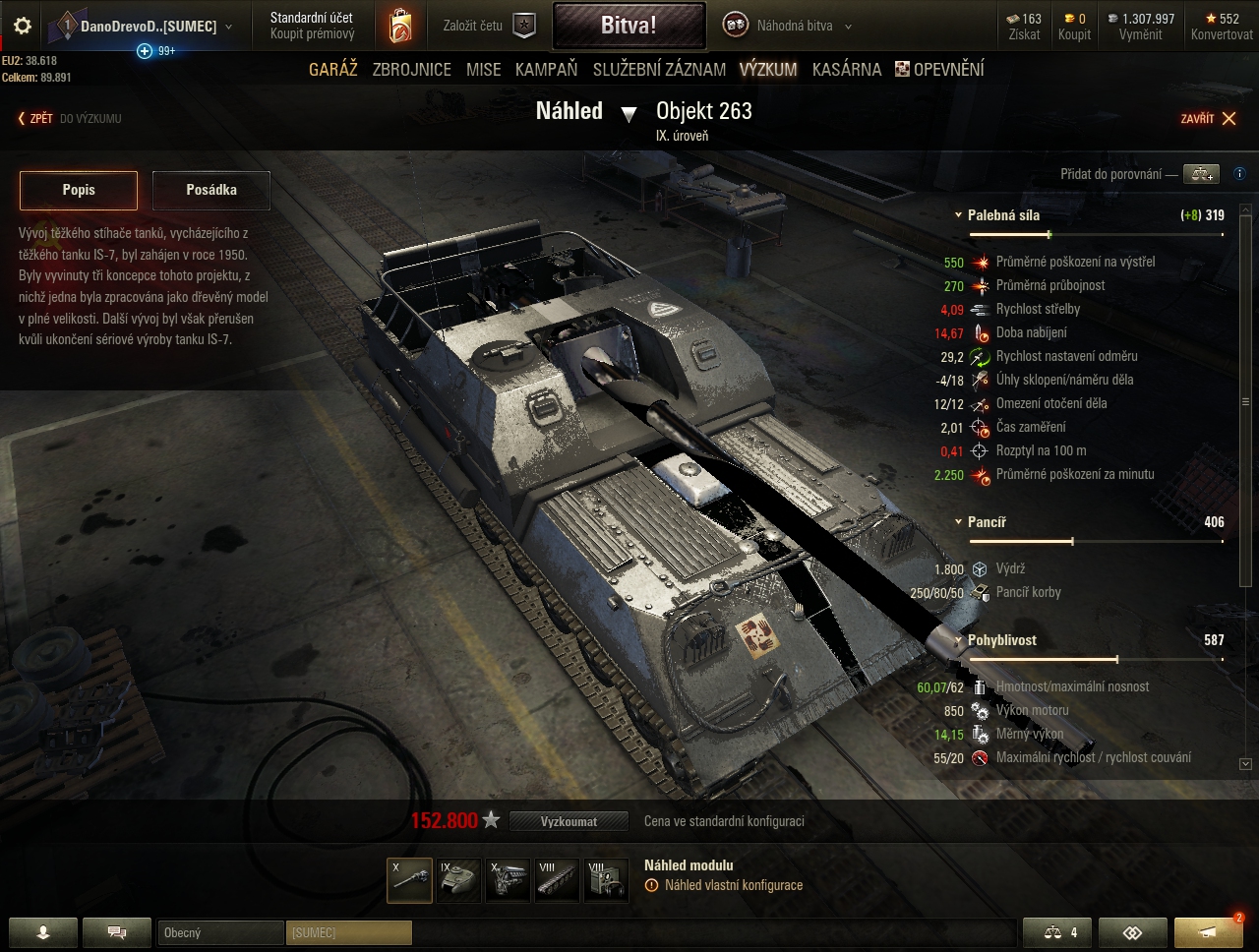Open the settings gear in top-left corner
This screenshot has width=1259, height=952.
(22, 27)
